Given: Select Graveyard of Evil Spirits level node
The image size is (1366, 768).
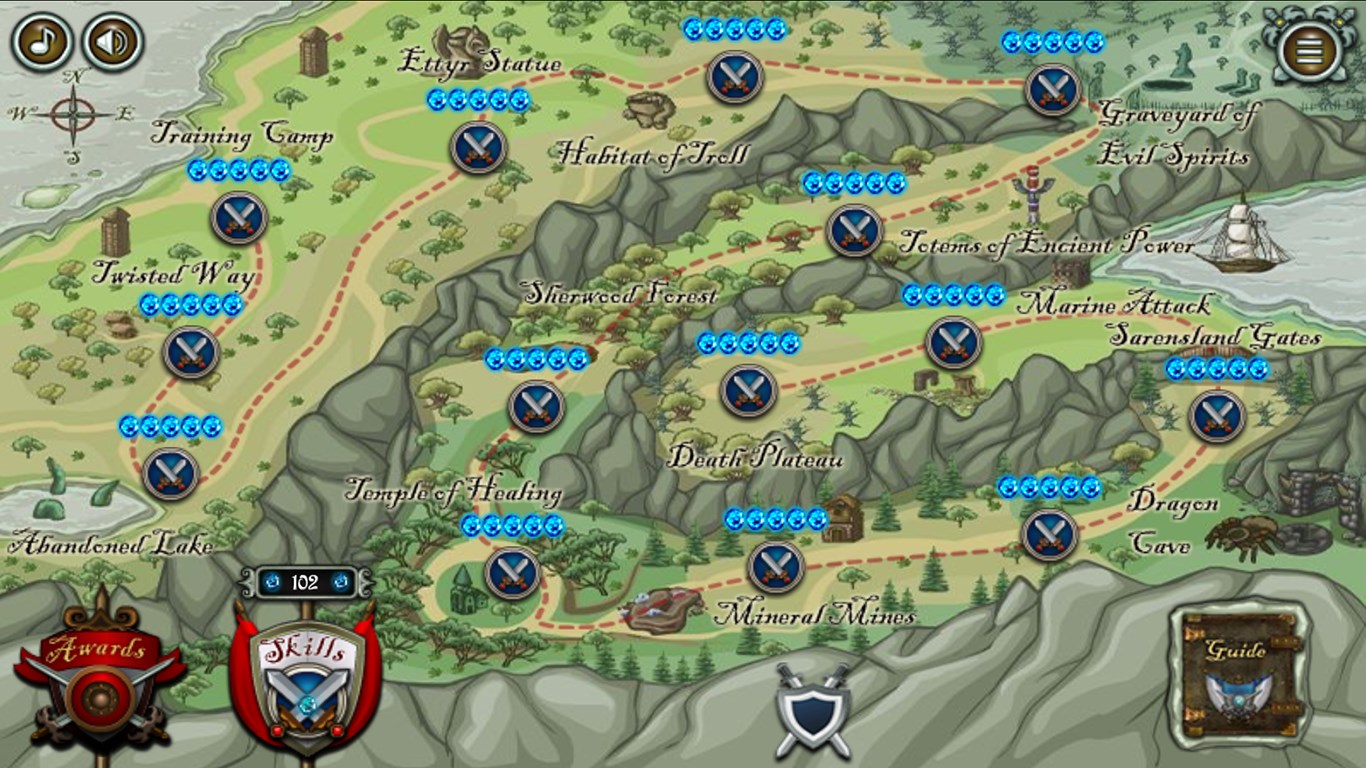Looking at the screenshot, I should pos(1052,89).
